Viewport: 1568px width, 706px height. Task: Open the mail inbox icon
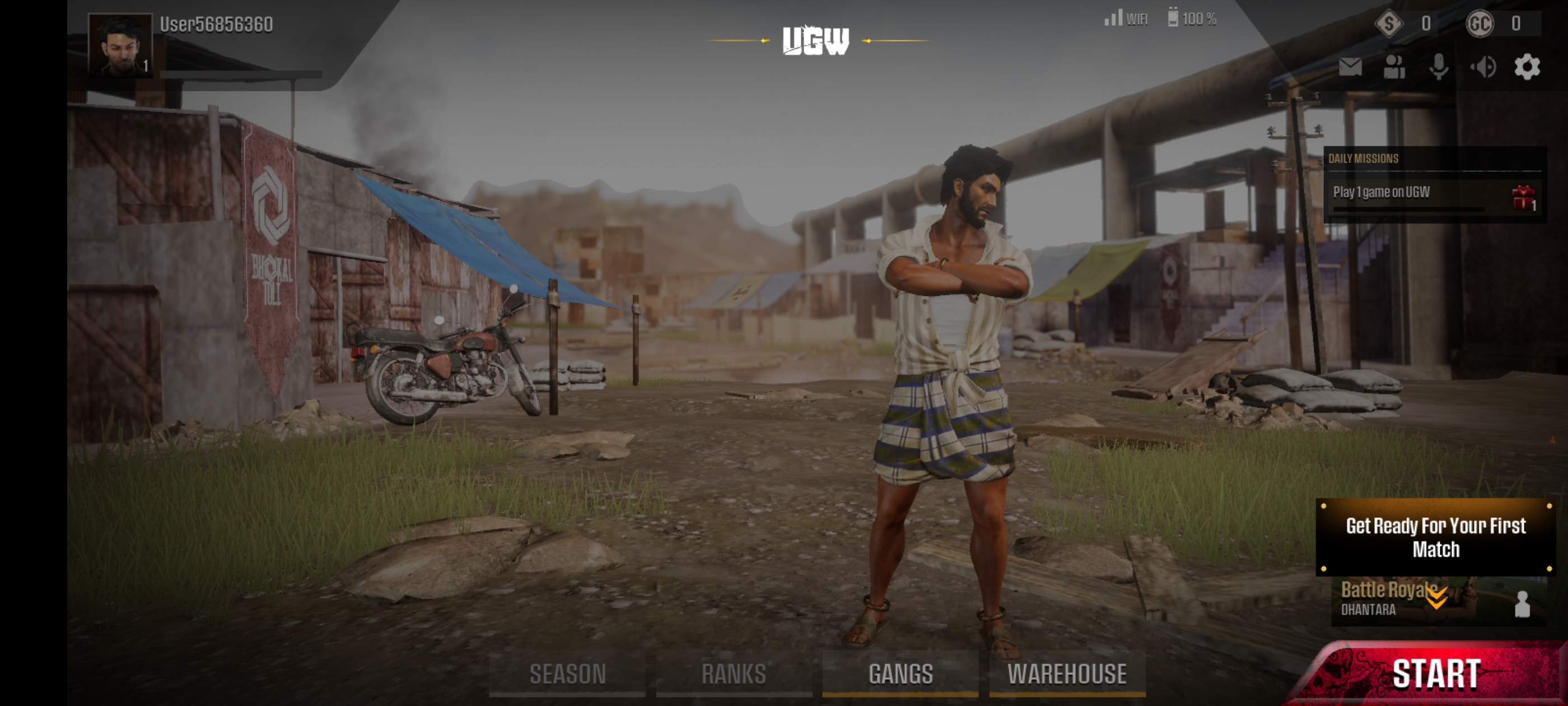[1351, 68]
